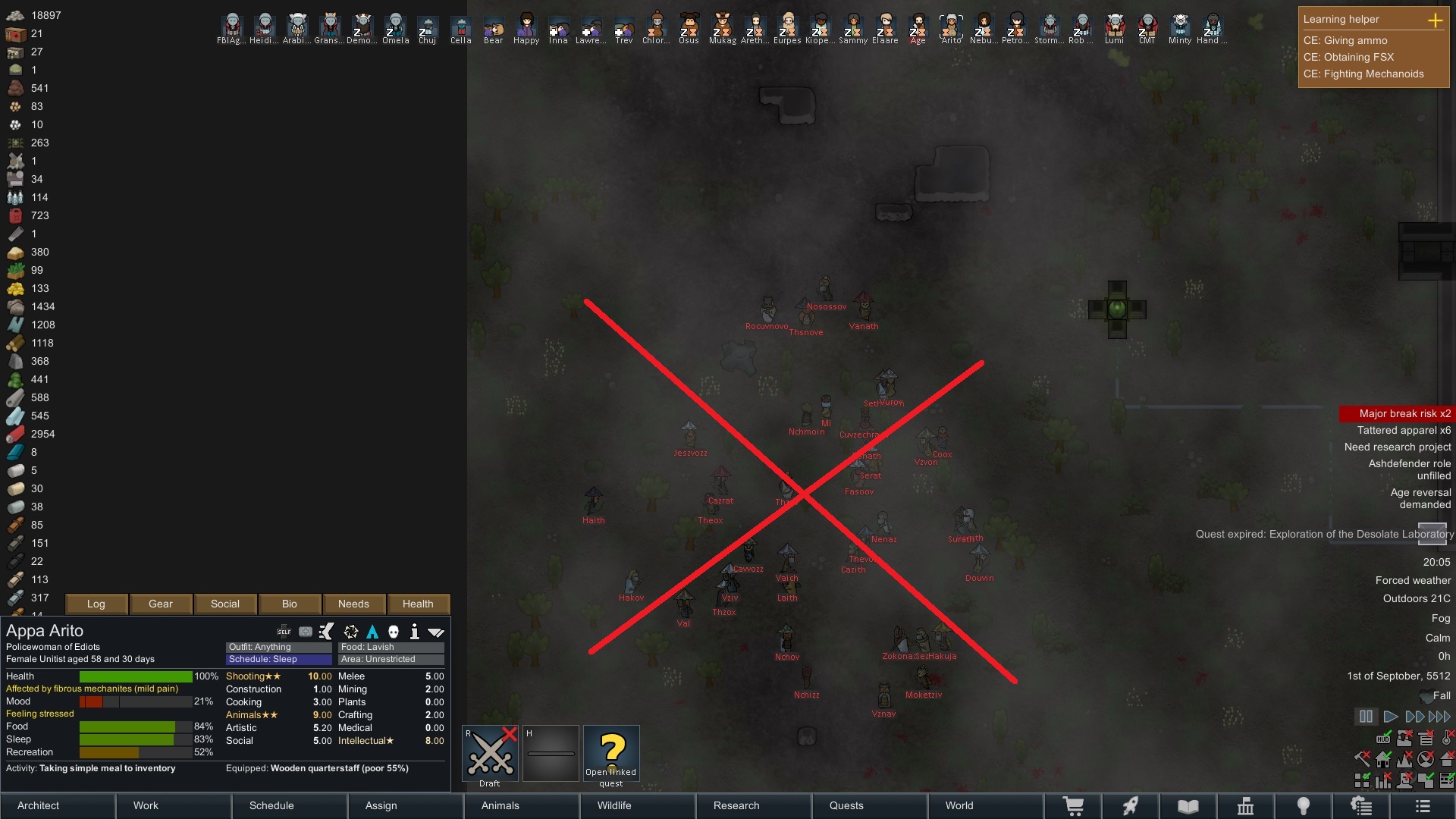This screenshot has width=1456, height=819.
Task: Open the 'Outfit: Anything' dropdown
Action: [278, 647]
